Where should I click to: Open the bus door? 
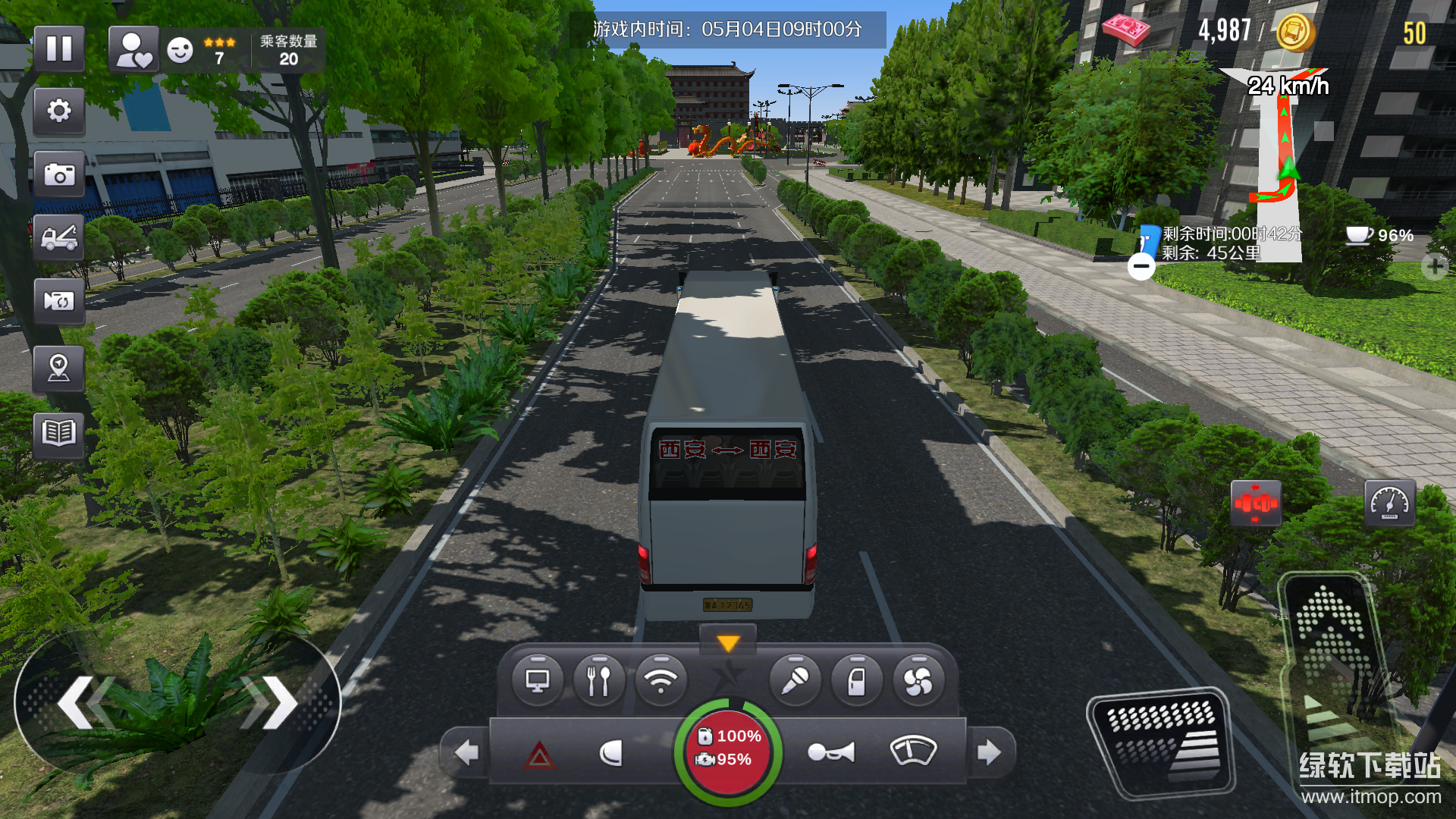[x=857, y=680]
